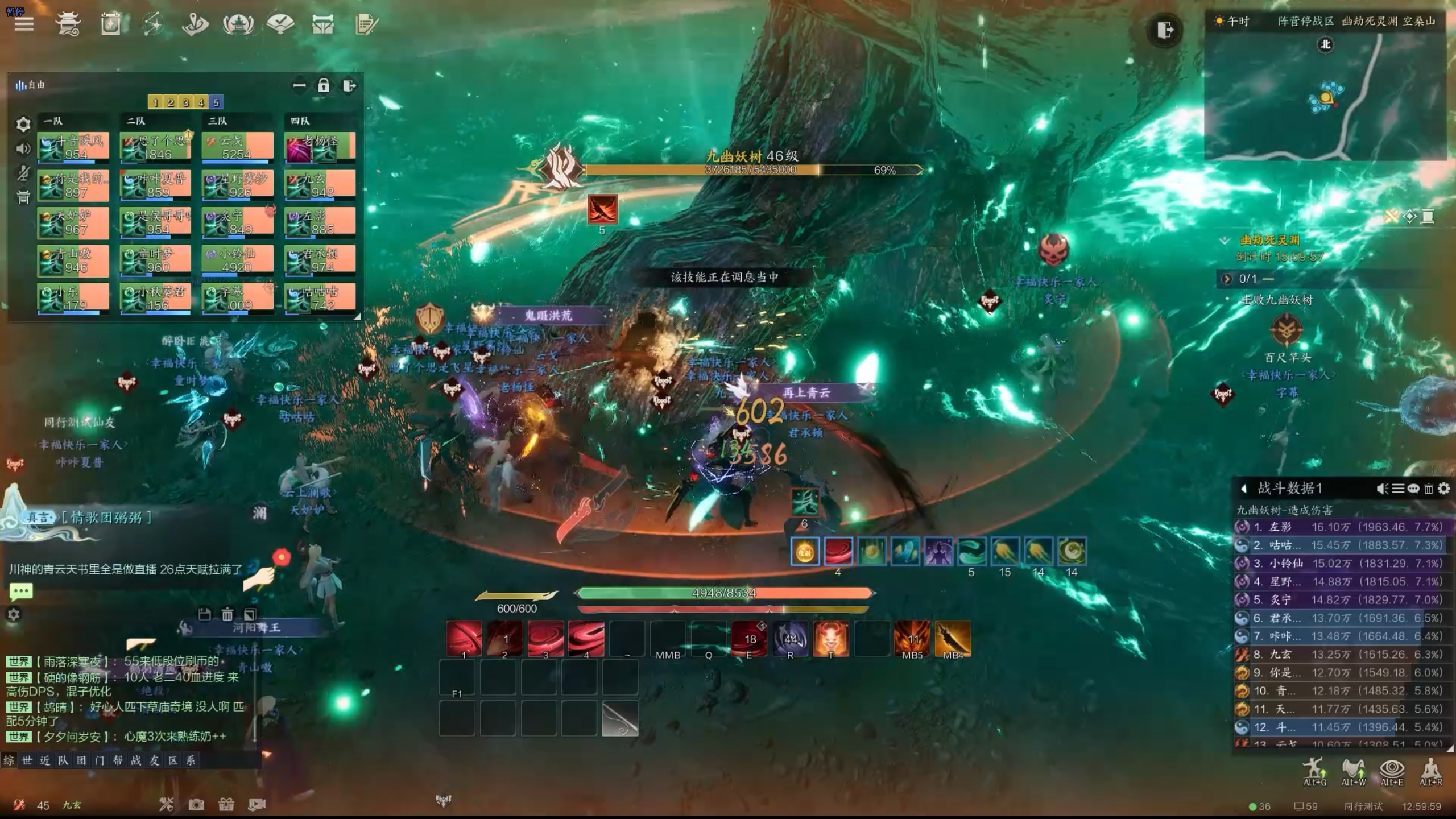Image resolution: width=1456 pixels, height=819 pixels.
Task: Switch to raid group tab 5
Action: click(x=216, y=102)
